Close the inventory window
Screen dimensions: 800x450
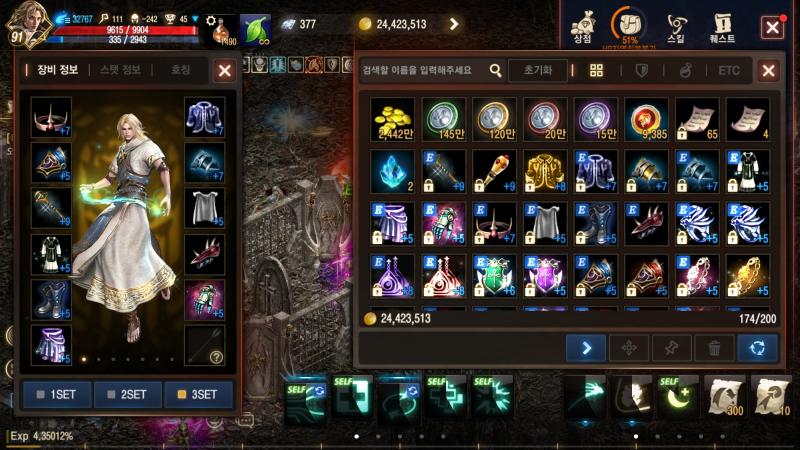768,70
